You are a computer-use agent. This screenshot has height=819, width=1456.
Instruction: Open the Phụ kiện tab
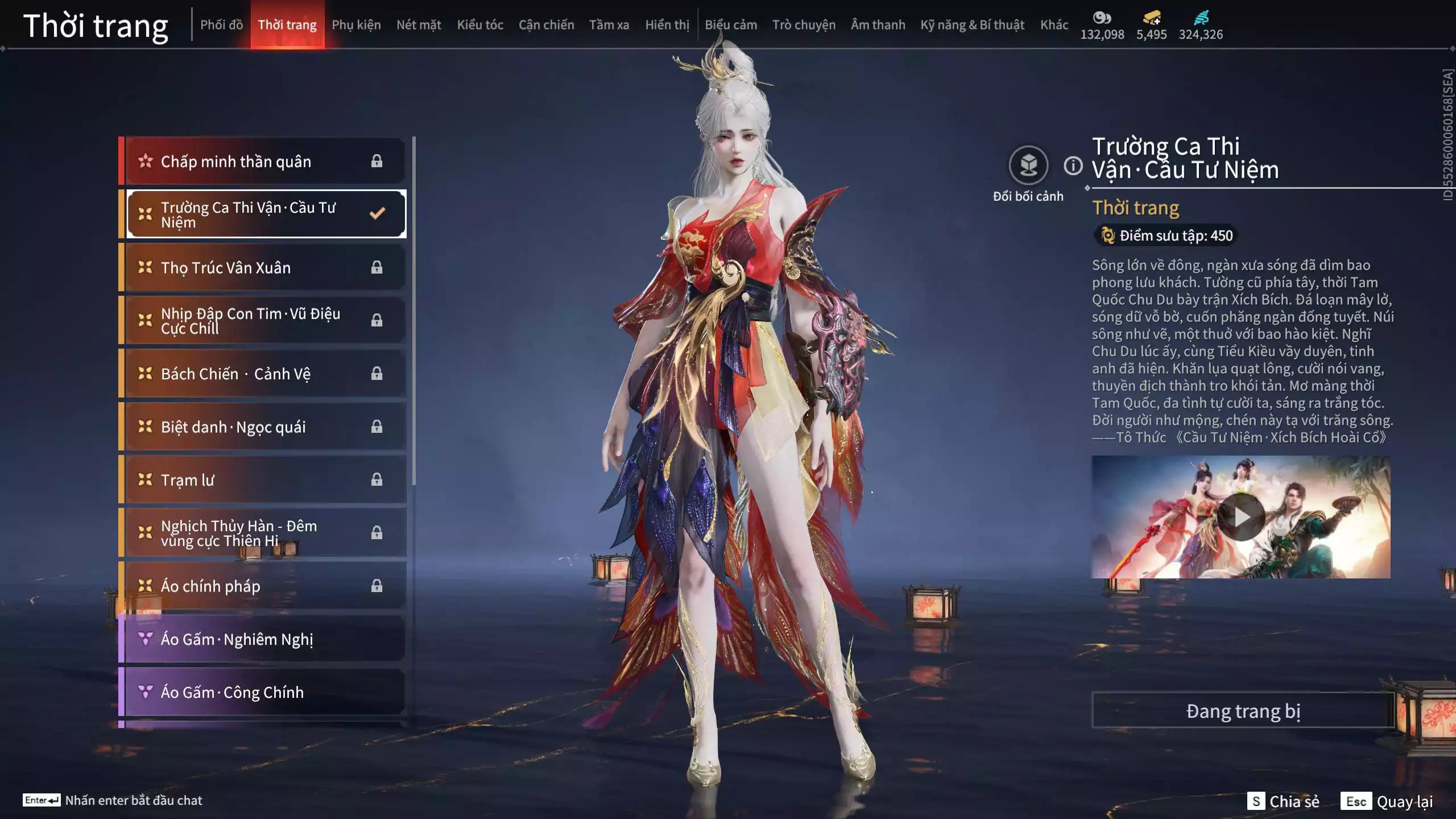(356, 25)
